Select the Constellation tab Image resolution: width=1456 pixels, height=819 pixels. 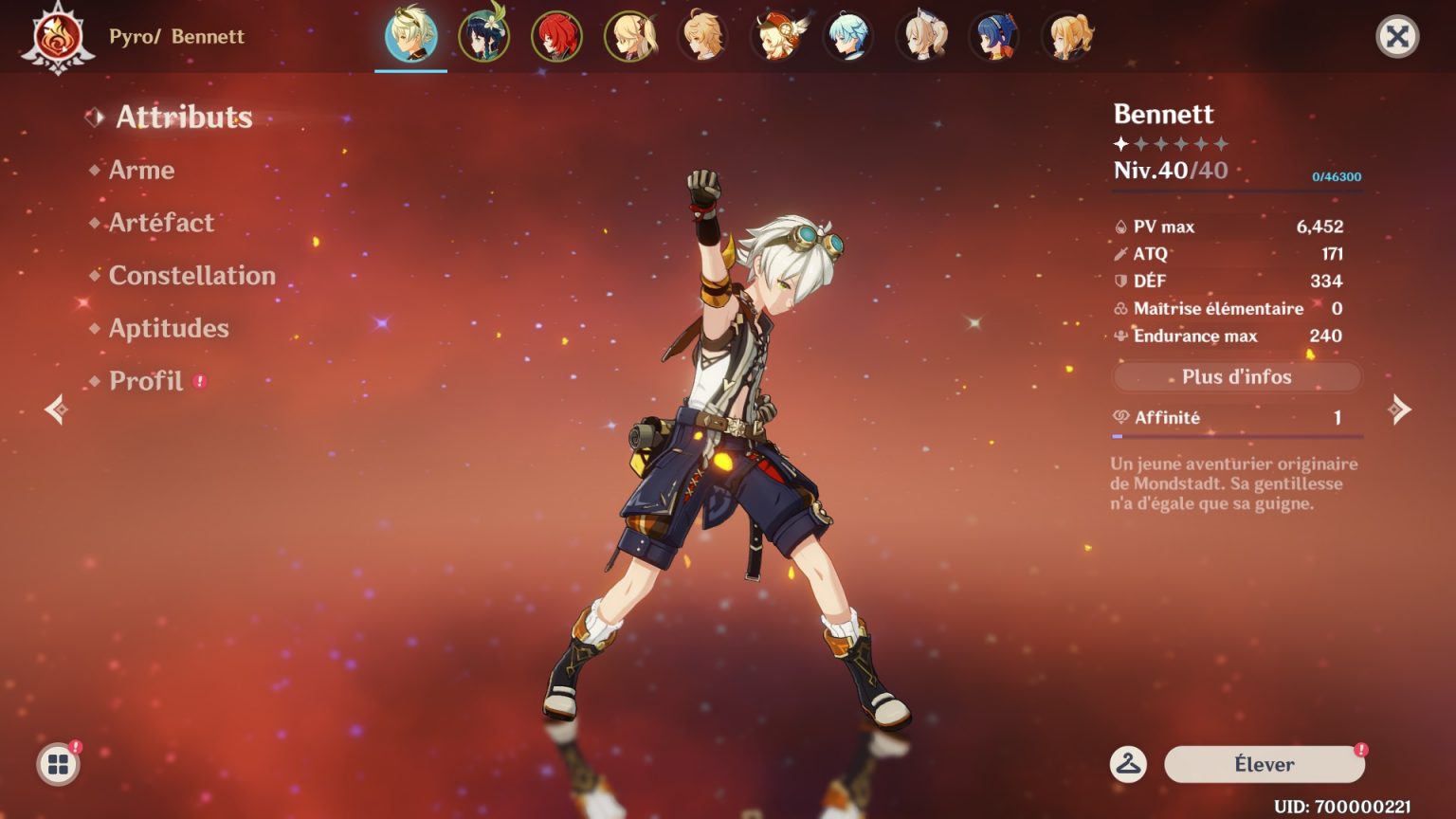(191, 277)
